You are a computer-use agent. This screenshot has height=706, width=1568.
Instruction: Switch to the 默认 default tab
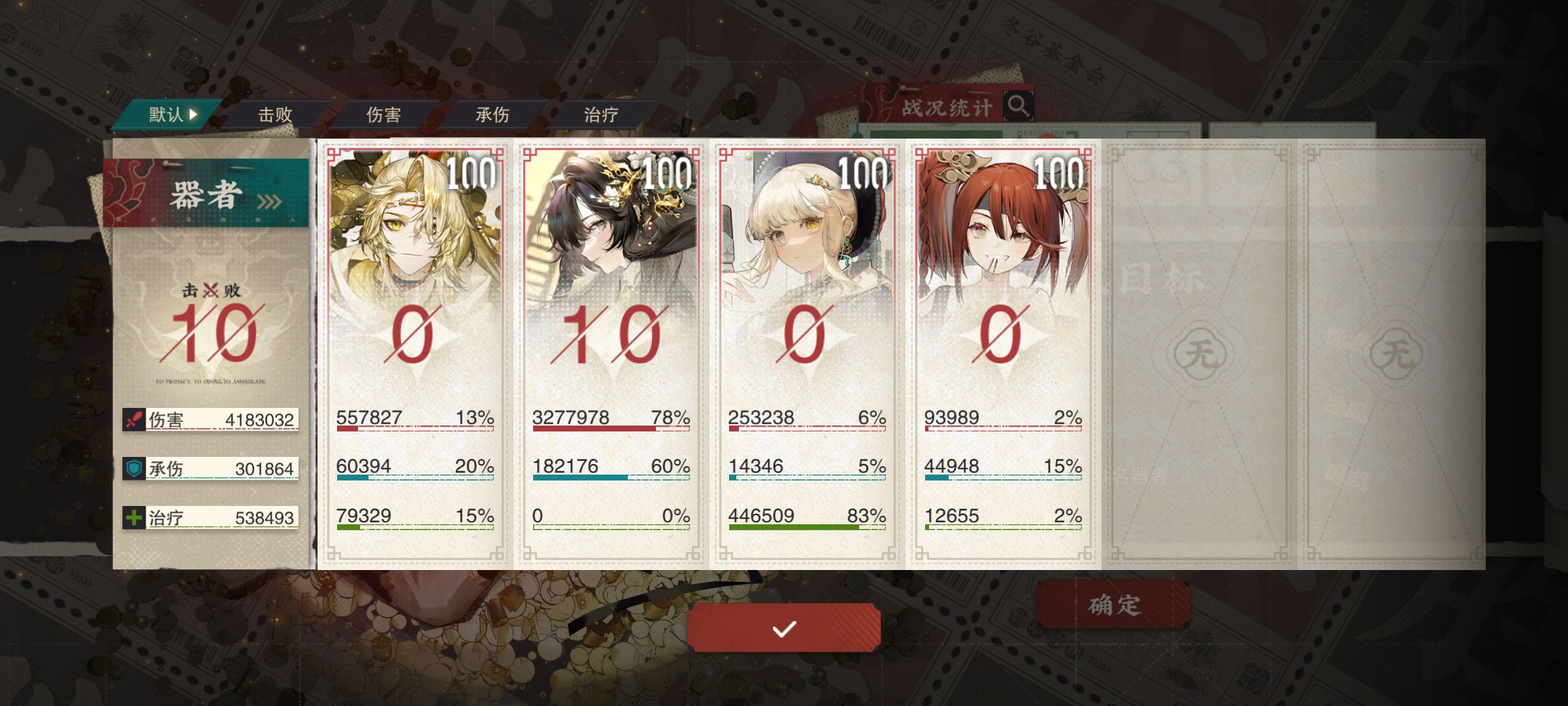click(171, 115)
